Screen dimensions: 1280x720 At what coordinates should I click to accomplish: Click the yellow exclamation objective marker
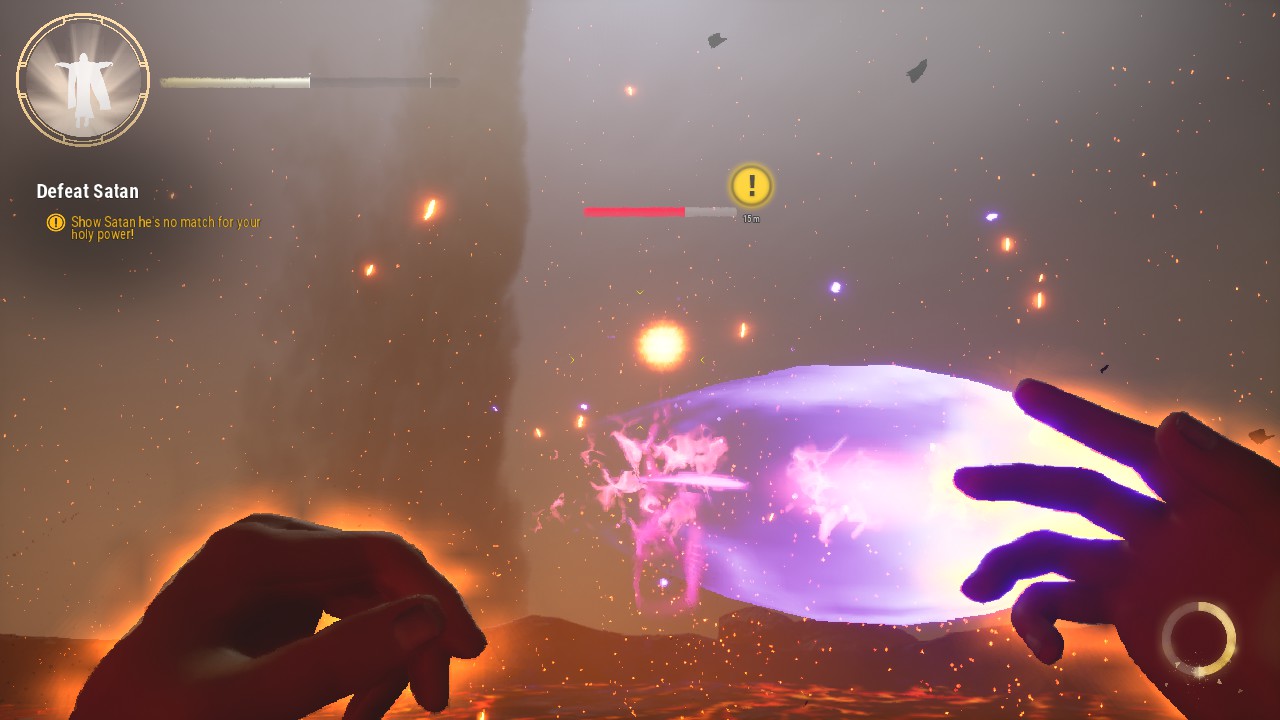coord(751,185)
